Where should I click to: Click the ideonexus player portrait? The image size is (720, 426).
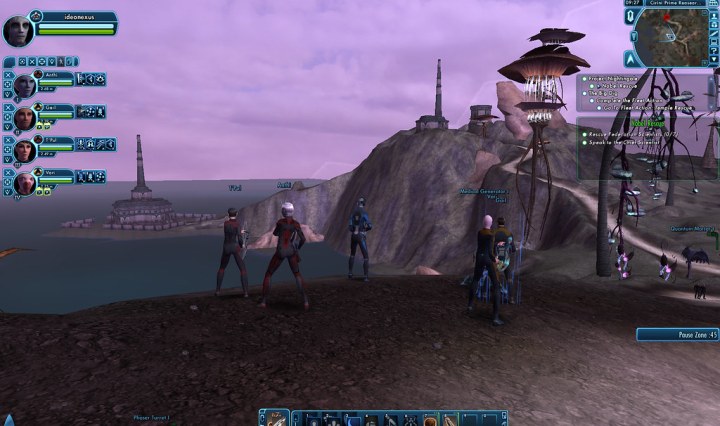(18, 30)
